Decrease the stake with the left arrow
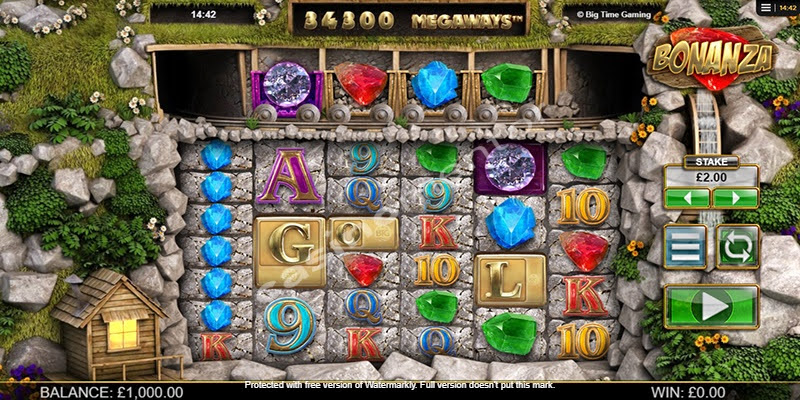The height and width of the screenshot is (400, 800). click(x=687, y=198)
